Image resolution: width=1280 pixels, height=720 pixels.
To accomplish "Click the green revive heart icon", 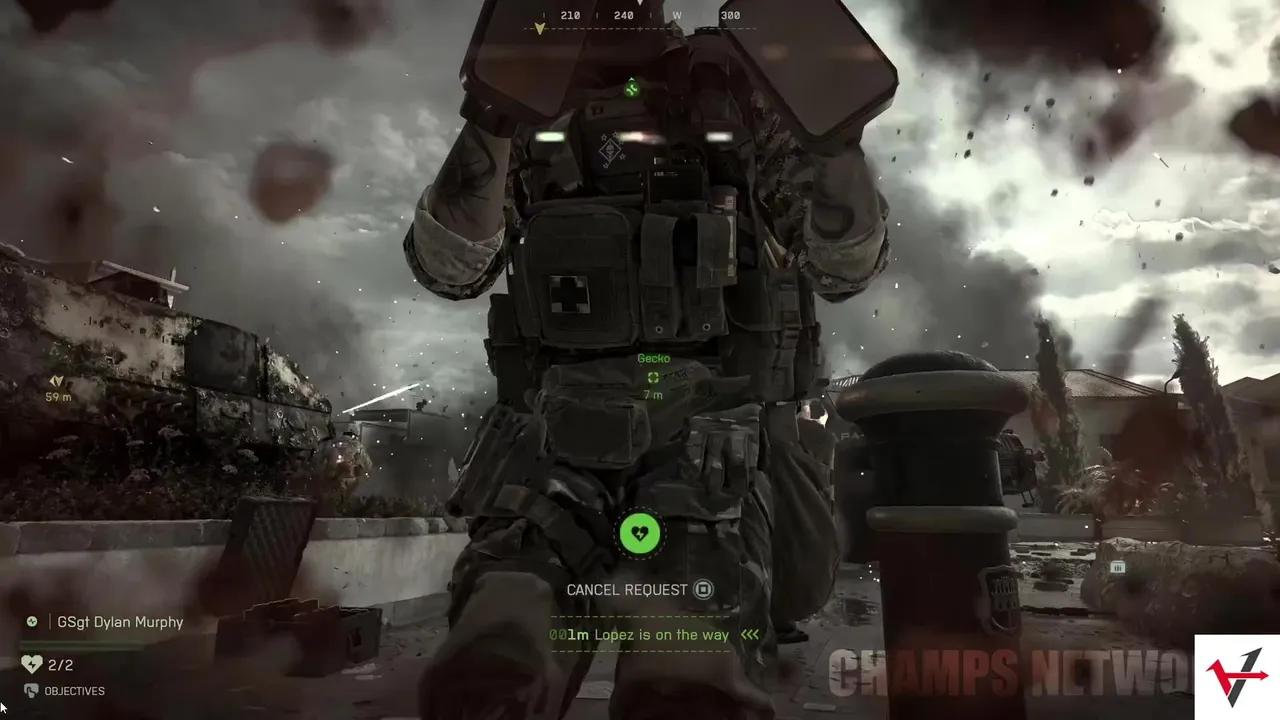I will click(x=640, y=533).
